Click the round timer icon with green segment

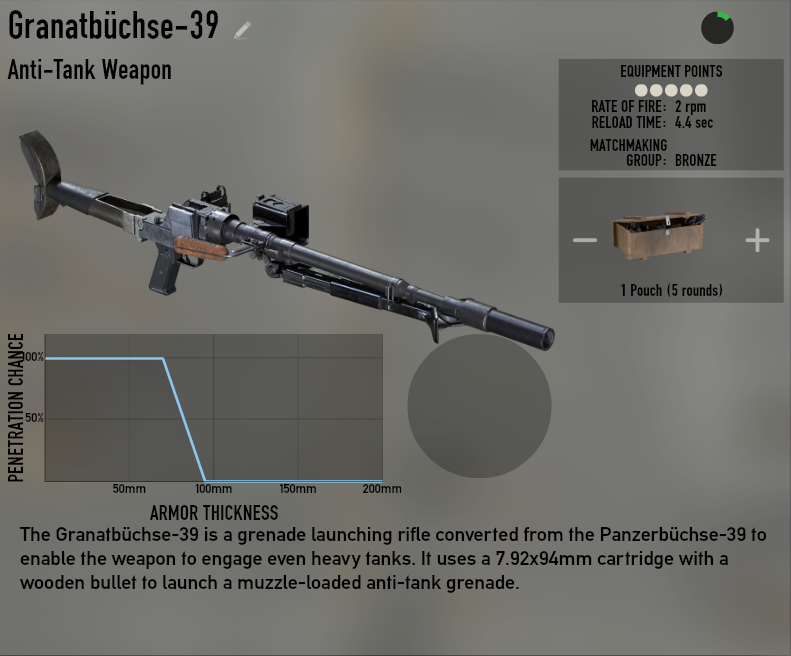(717, 28)
